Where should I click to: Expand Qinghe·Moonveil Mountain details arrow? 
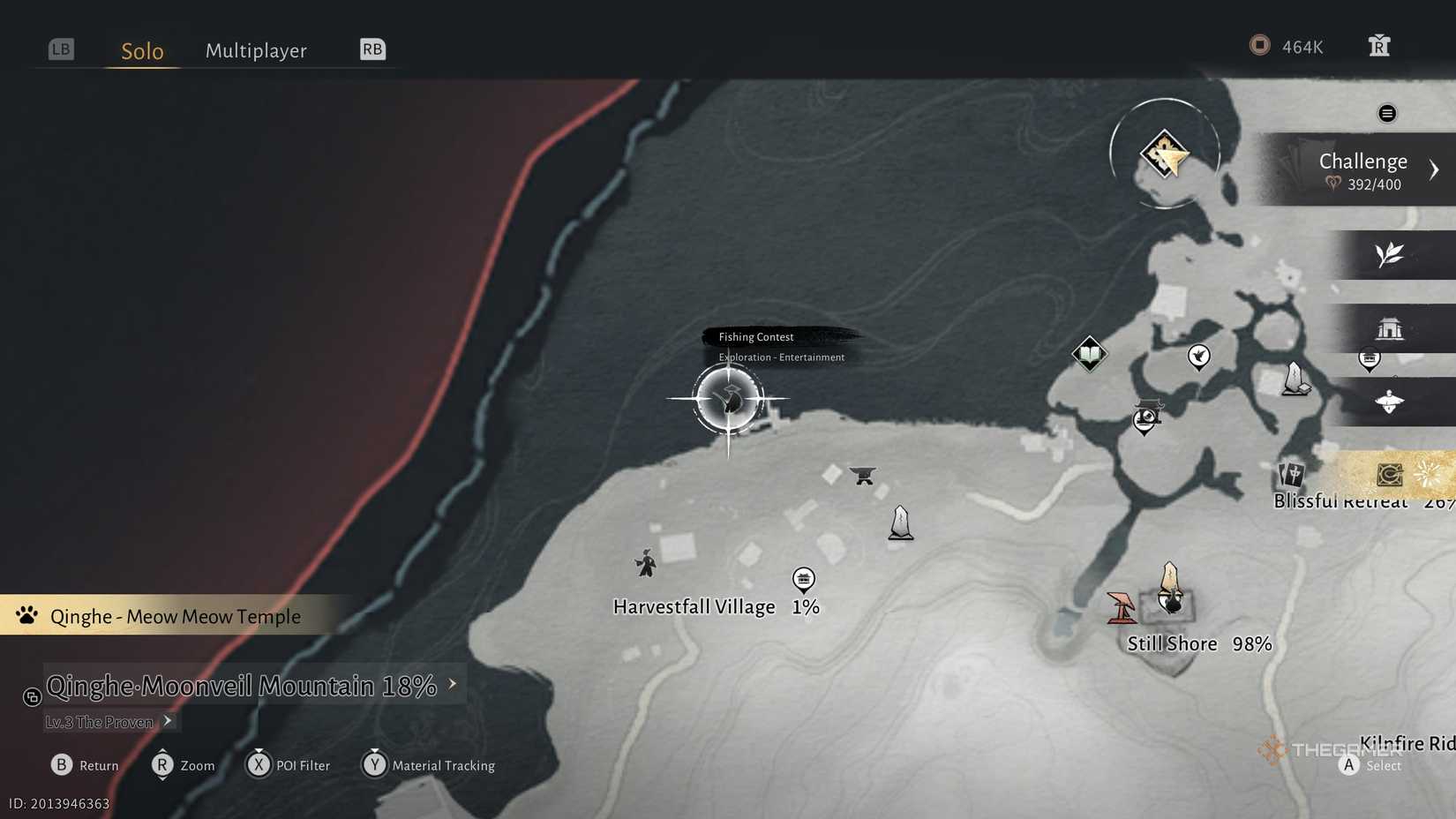click(x=453, y=682)
